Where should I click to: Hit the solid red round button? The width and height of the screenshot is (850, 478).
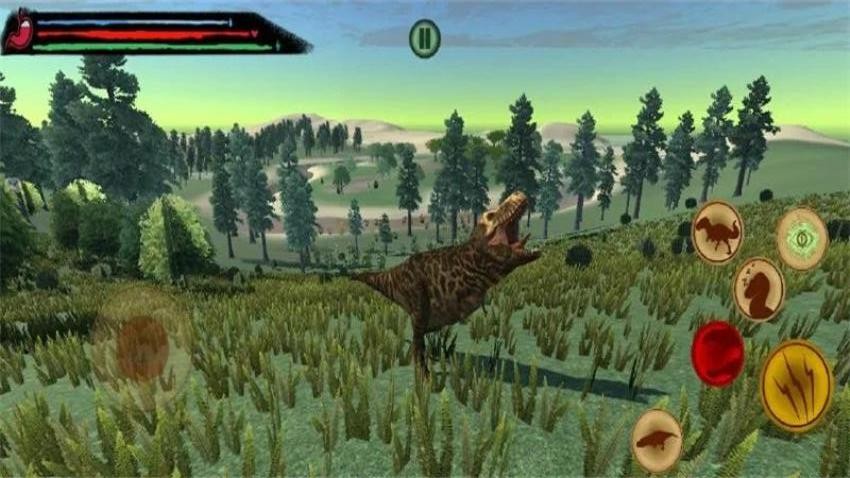(x=717, y=353)
